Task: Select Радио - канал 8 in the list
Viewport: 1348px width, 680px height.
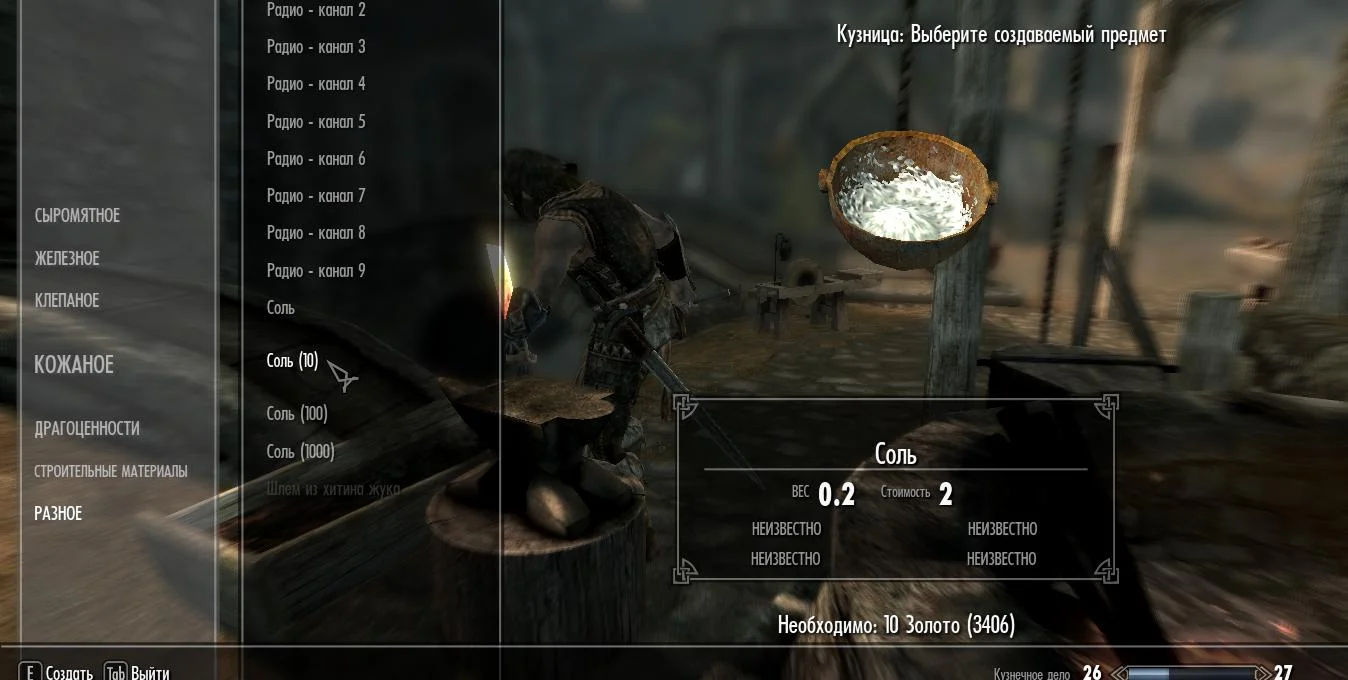Action: [316, 233]
